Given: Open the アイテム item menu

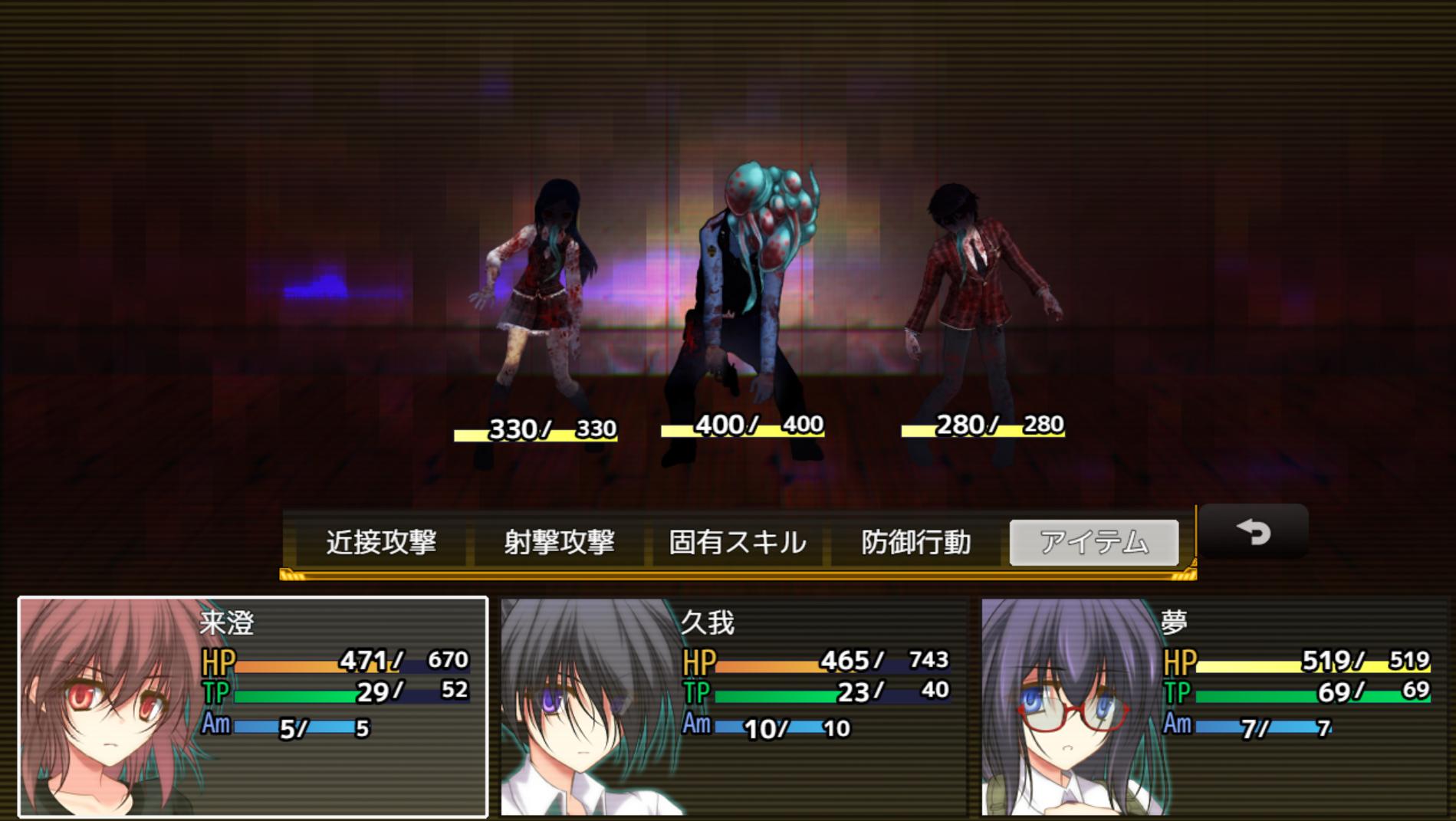Looking at the screenshot, I should point(1093,542).
